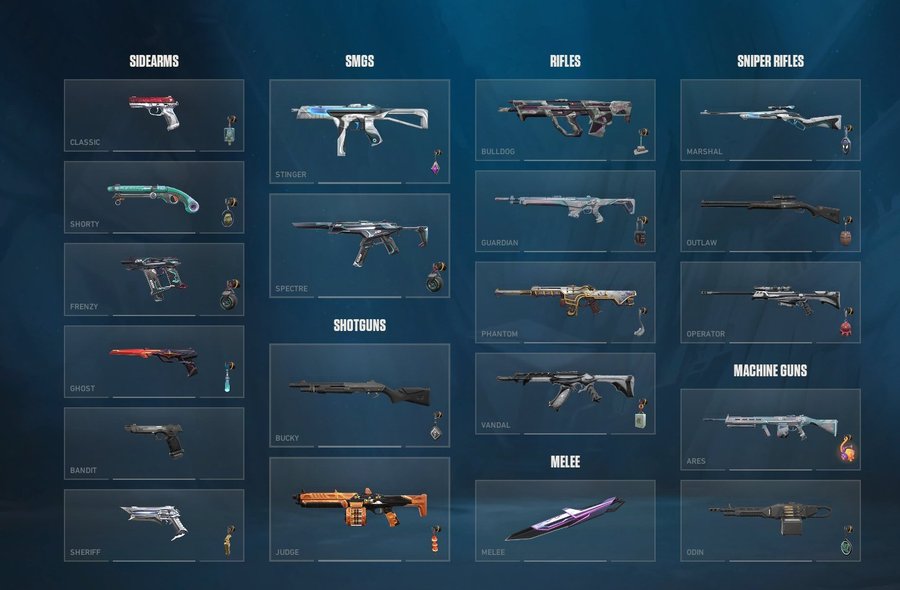
Task: Select the Spectre SMG tile
Action: (x=359, y=245)
